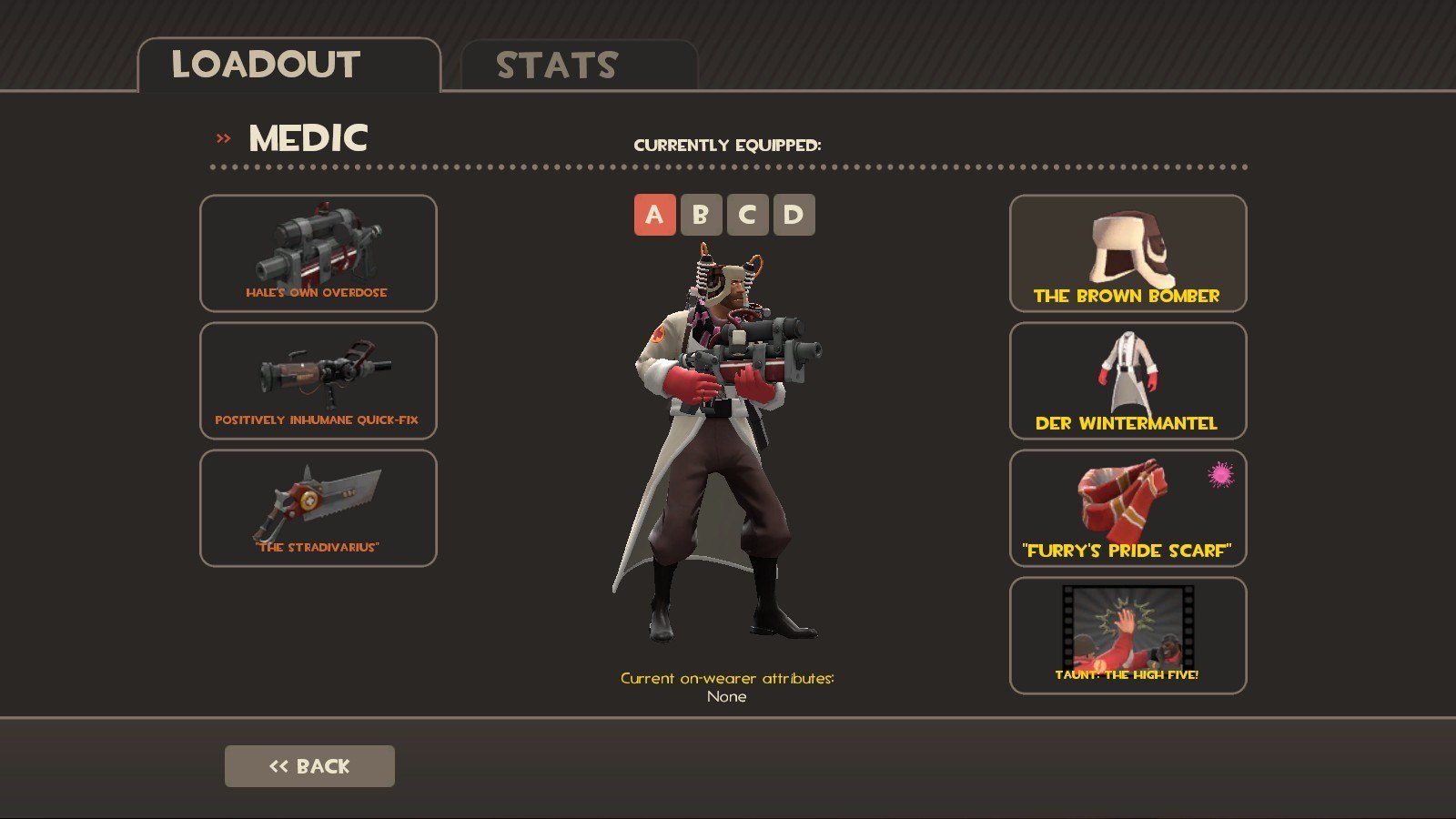Change The Brown Bomber hat slot
The height and width of the screenshot is (819, 1456).
click(1127, 253)
